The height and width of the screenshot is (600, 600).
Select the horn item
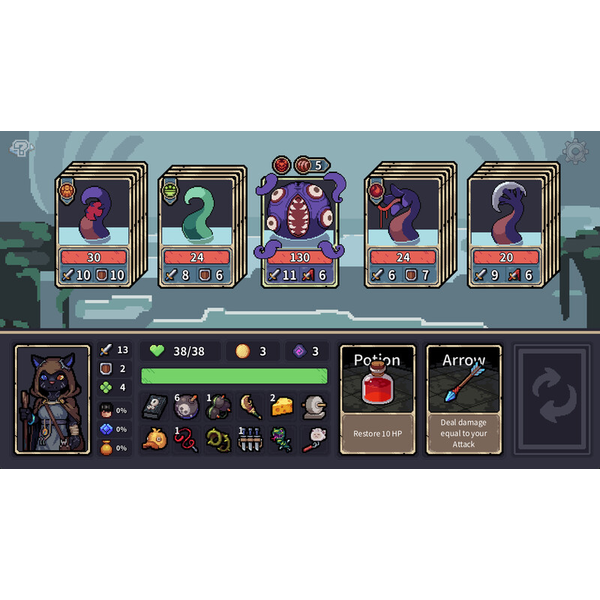[250, 406]
